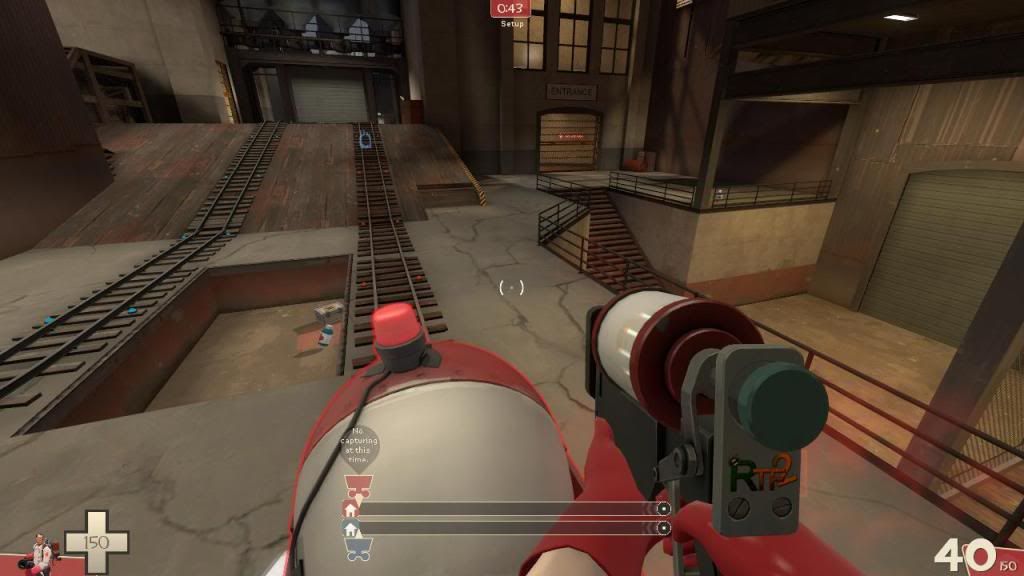This screenshot has width=1024, height=576.
Task: Select the red payload cart icon
Action: [x=357, y=487]
